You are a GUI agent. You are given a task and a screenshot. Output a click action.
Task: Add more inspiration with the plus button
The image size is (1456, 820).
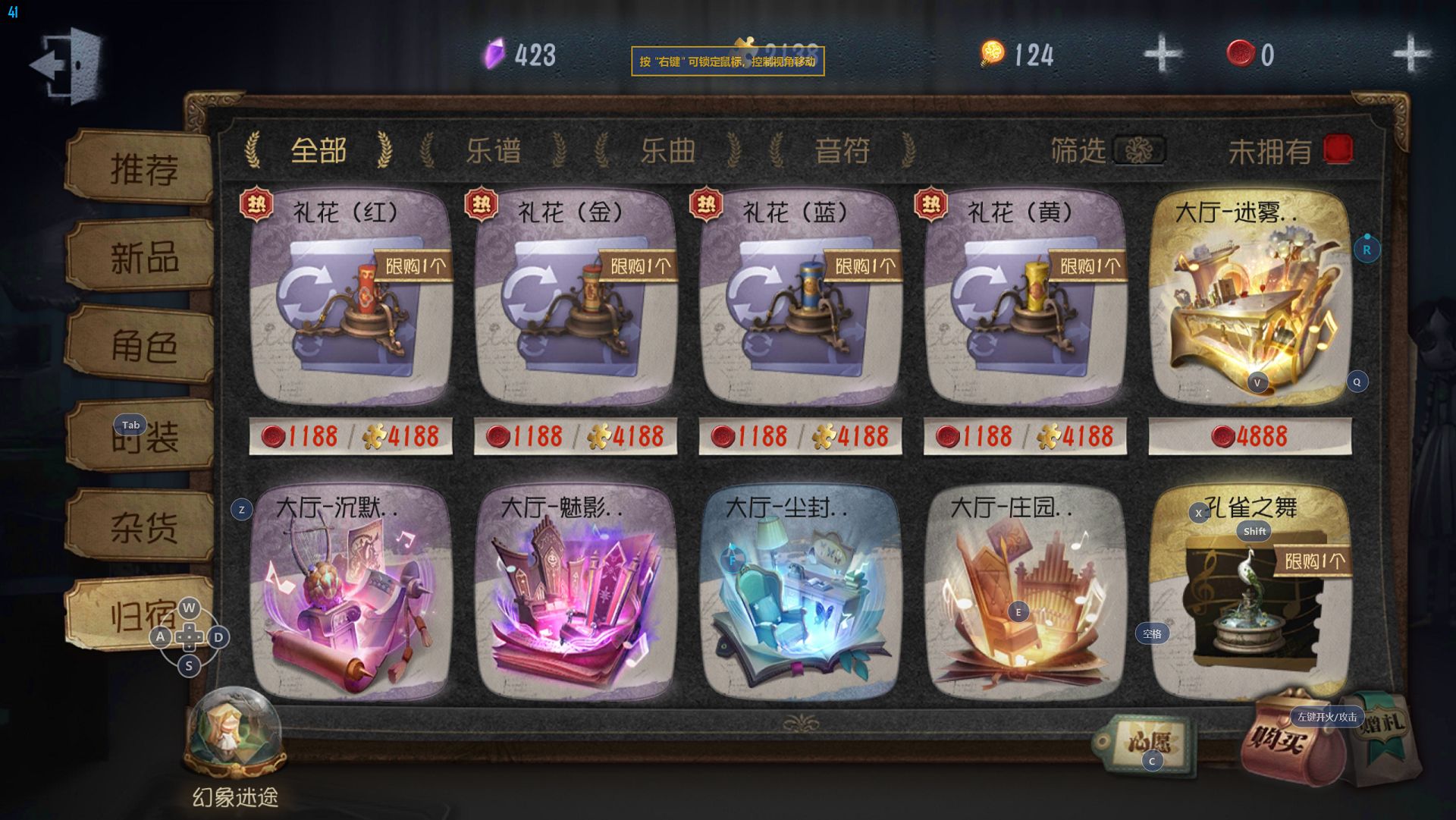pyautogui.click(x=1162, y=54)
